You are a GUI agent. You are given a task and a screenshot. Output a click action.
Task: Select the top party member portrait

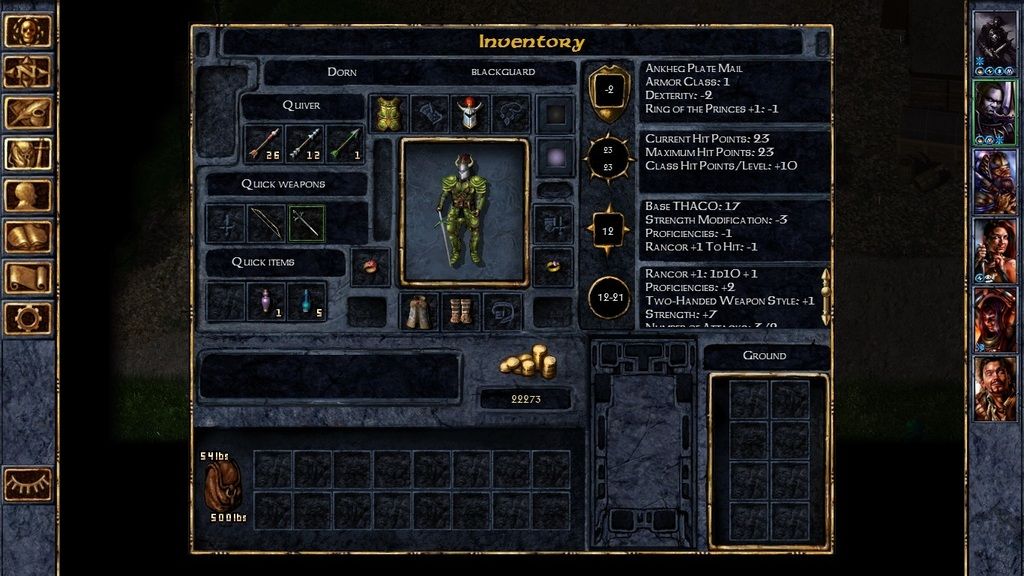click(994, 40)
